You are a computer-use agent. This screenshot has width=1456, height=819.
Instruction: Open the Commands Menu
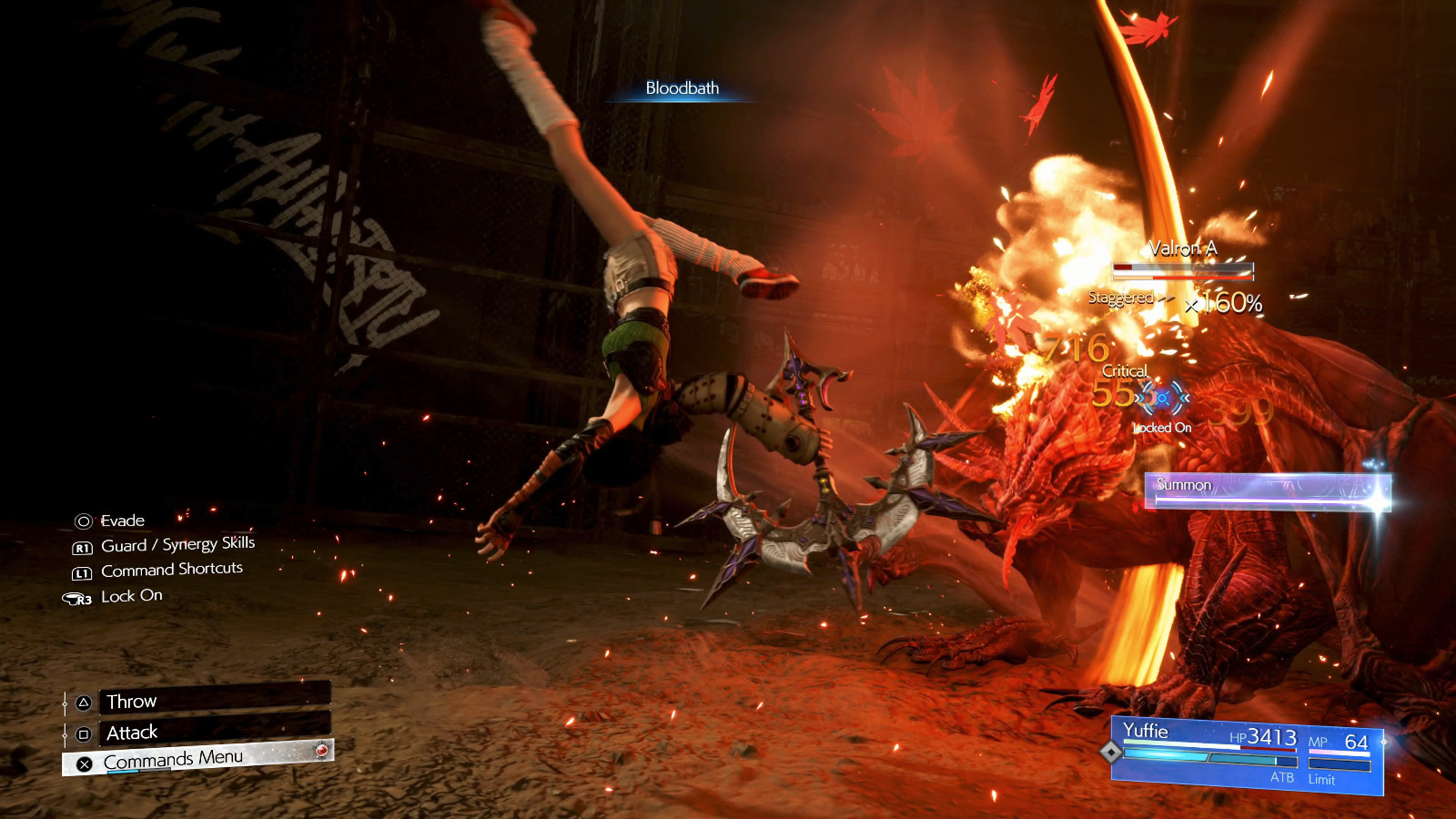click(x=197, y=759)
